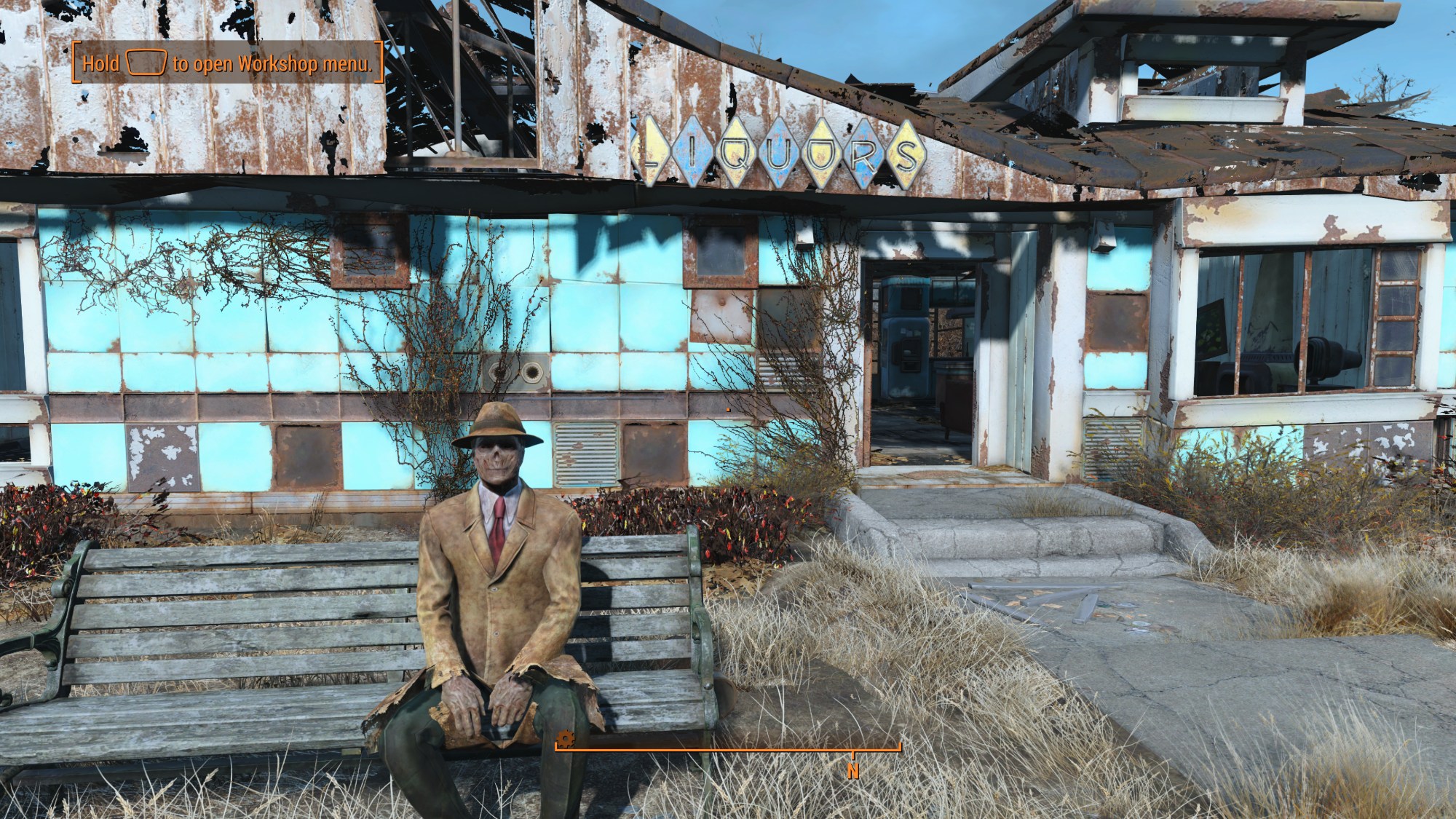Viewport: 1456px width, 819px height.
Task: Select the north N indicator on the compass
Action: [852, 771]
